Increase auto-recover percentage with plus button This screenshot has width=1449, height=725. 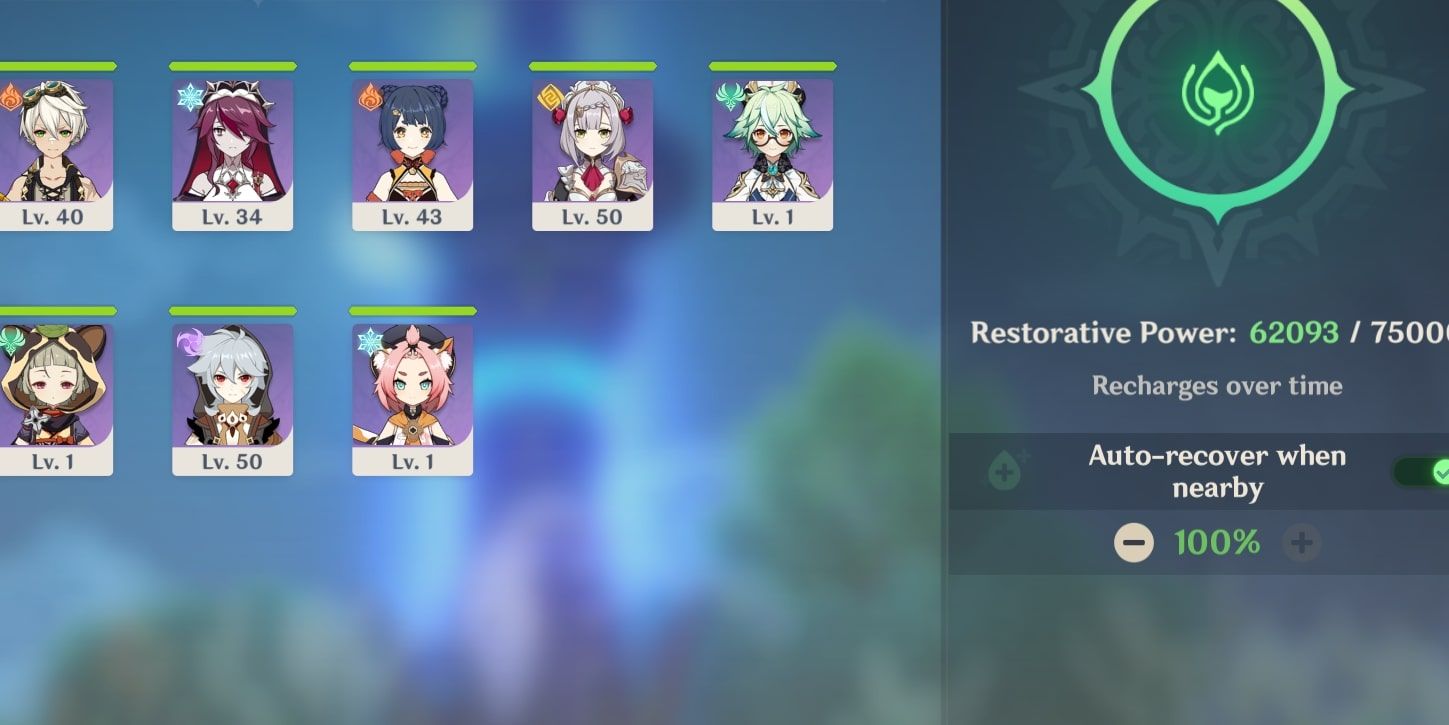pos(1301,543)
